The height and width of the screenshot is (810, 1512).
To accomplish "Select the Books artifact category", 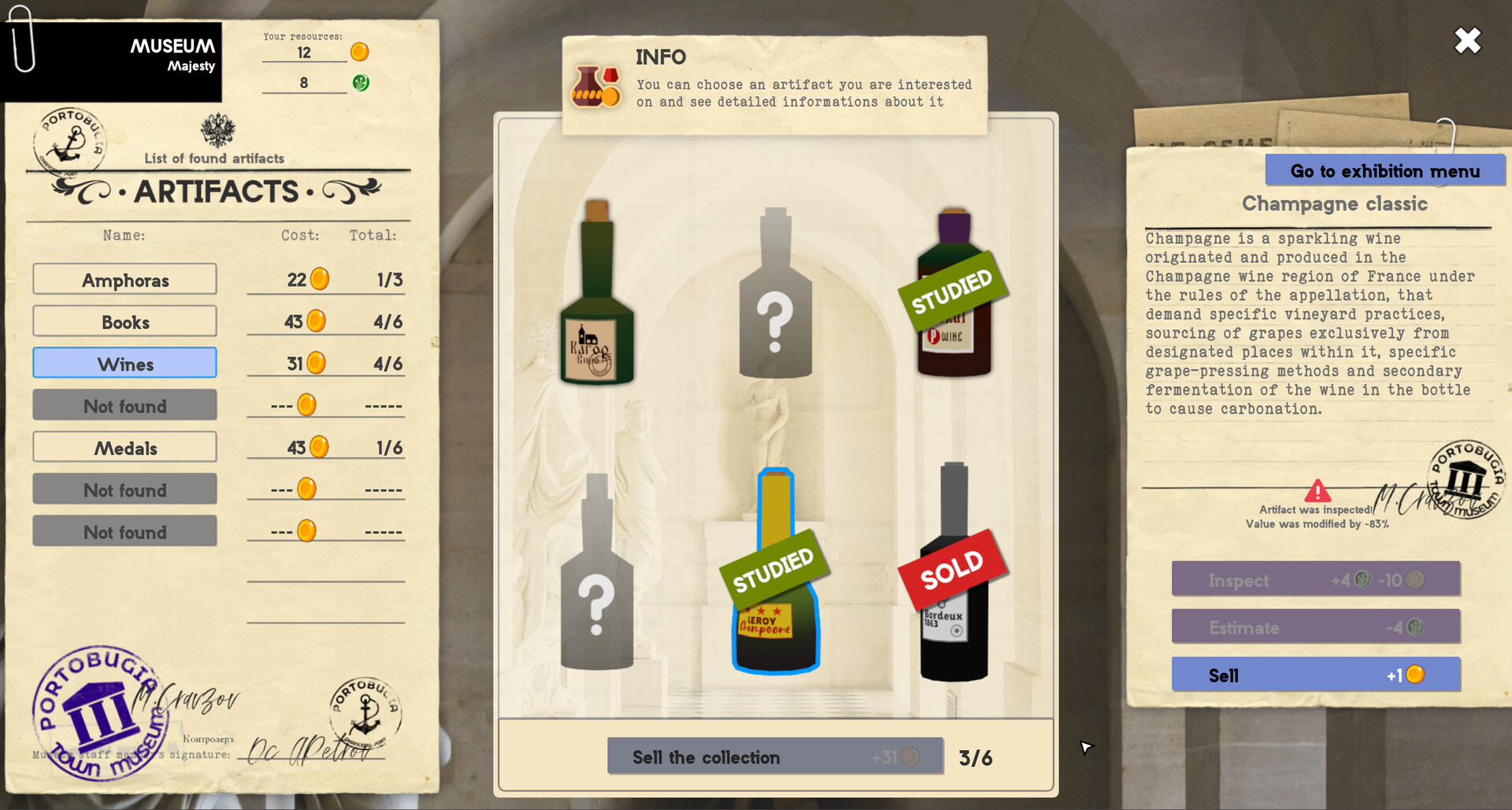I will click(124, 321).
